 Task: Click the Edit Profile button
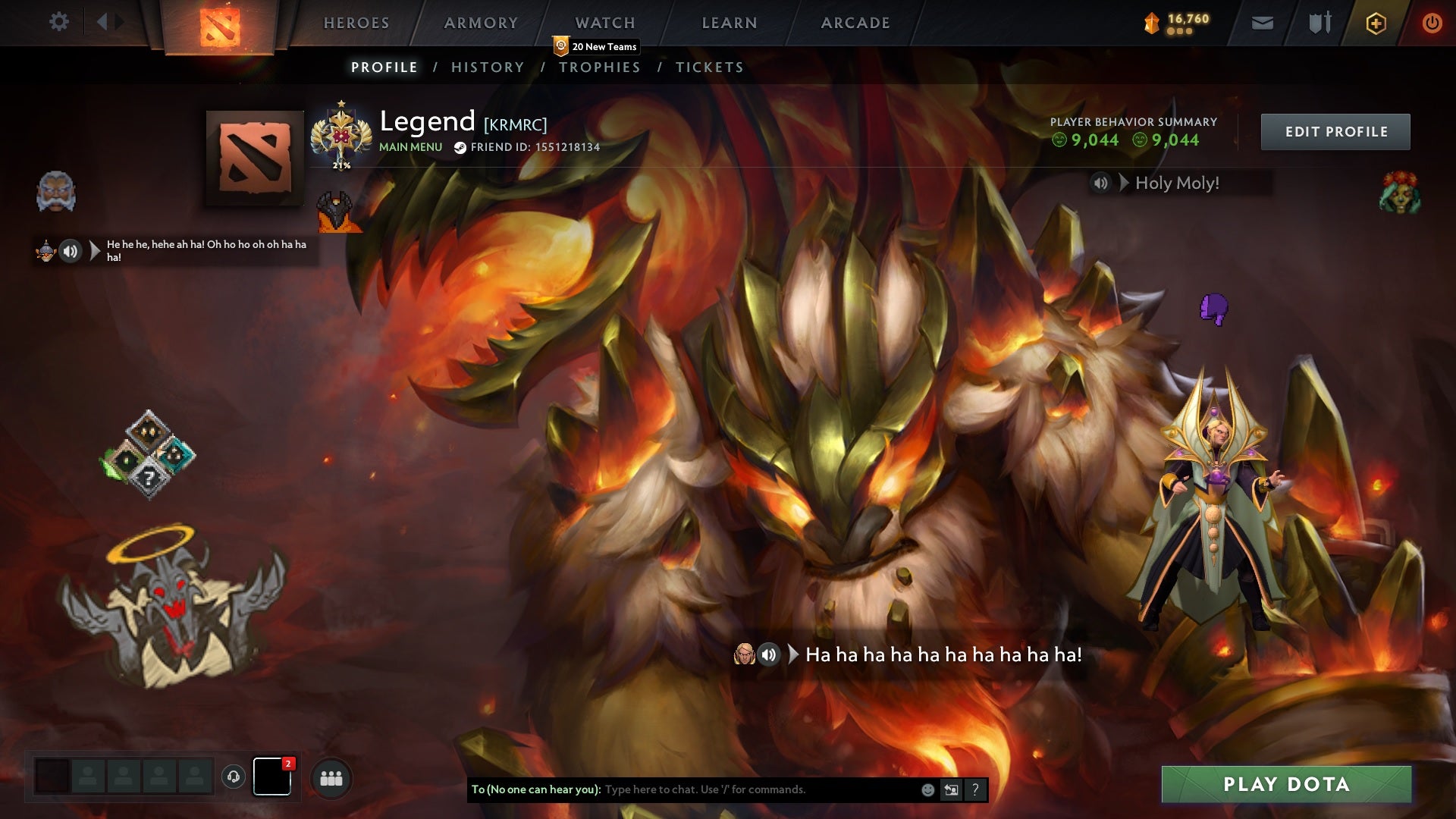pyautogui.click(x=1335, y=132)
